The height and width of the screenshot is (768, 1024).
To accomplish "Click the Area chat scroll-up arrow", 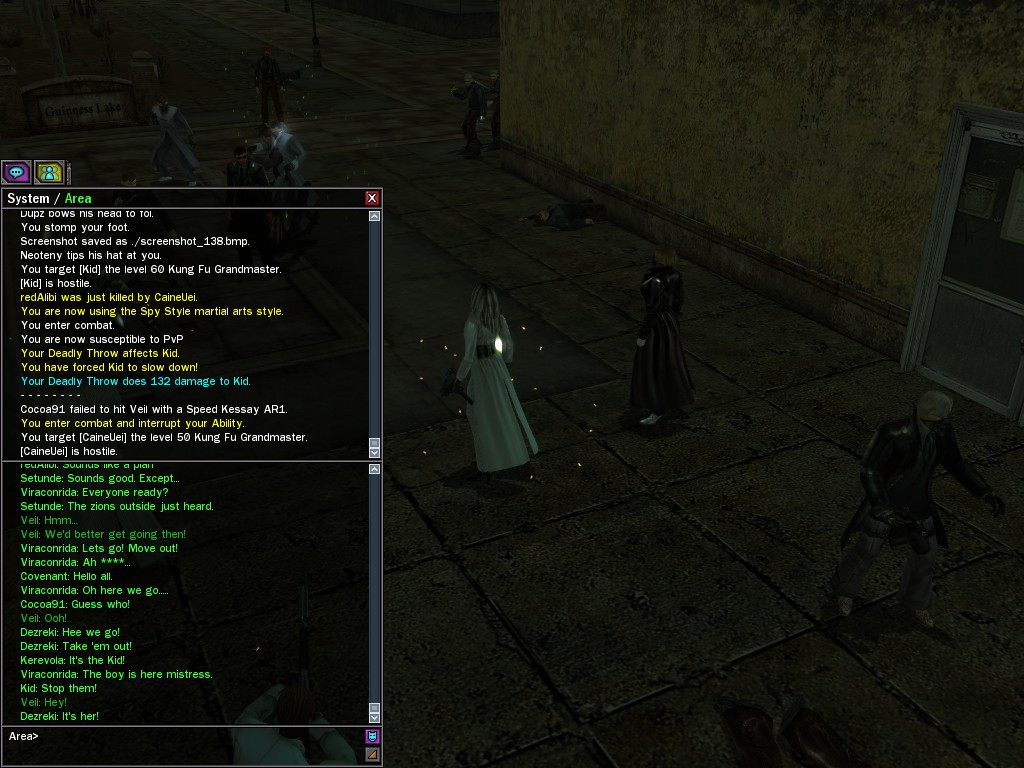I will pyautogui.click(x=374, y=469).
